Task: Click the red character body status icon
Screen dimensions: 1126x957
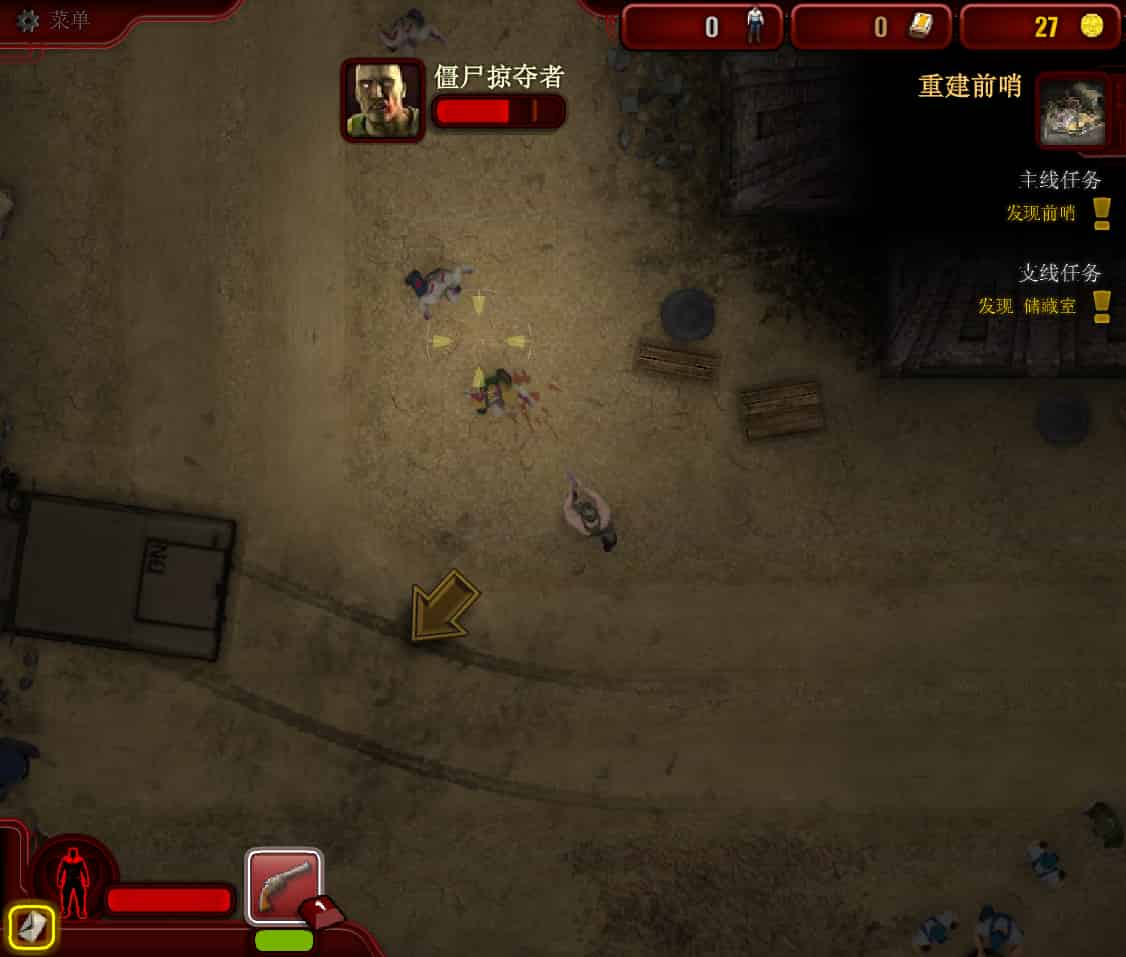Action: click(71, 884)
